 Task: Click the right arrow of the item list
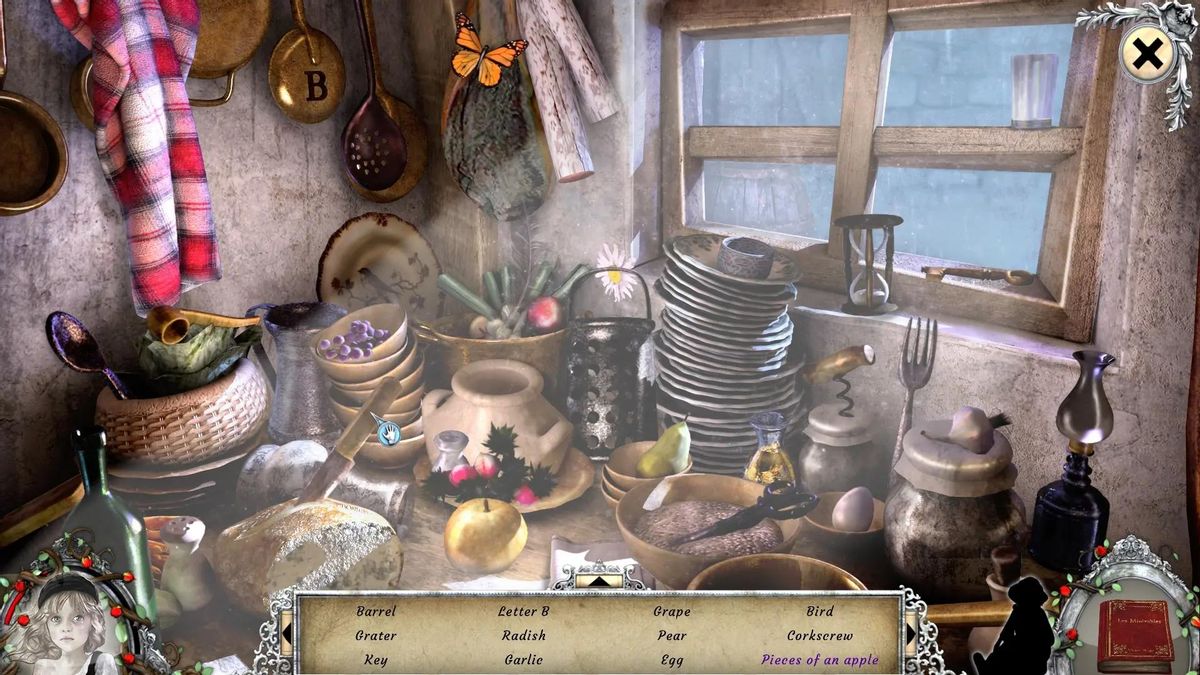(913, 633)
